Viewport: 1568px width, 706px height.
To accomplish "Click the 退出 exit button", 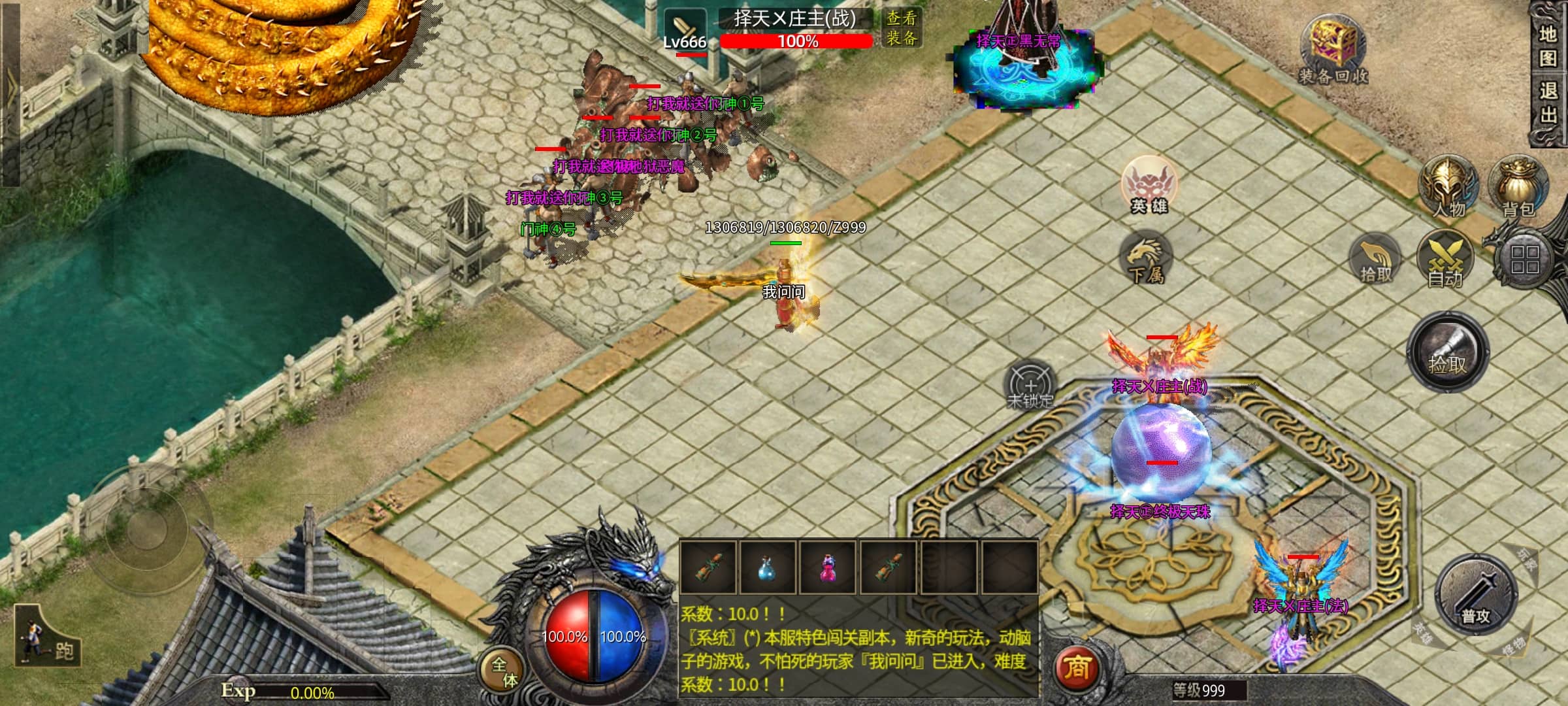I will click(1548, 103).
